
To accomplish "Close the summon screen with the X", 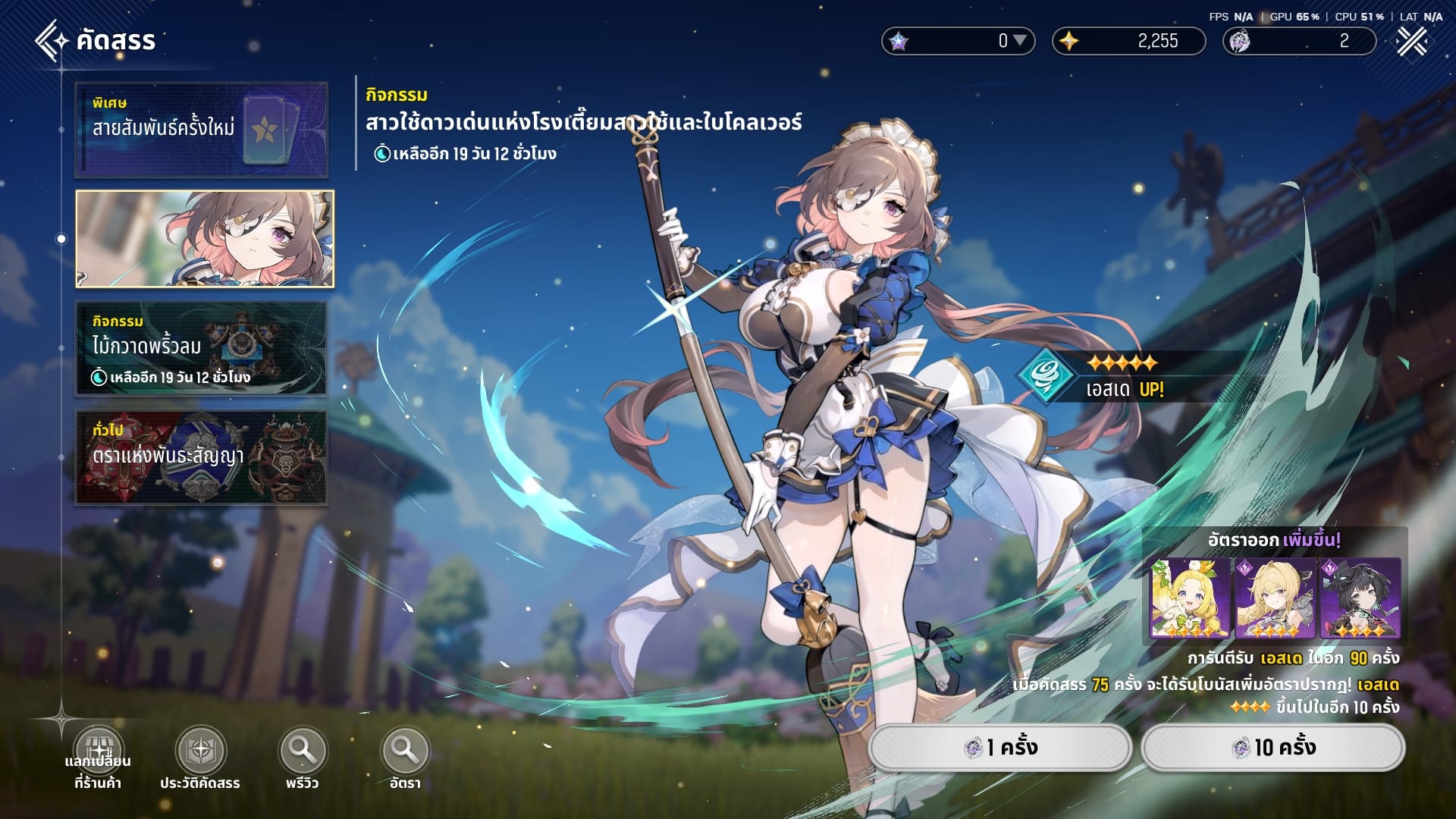I will [x=1412, y=41].
